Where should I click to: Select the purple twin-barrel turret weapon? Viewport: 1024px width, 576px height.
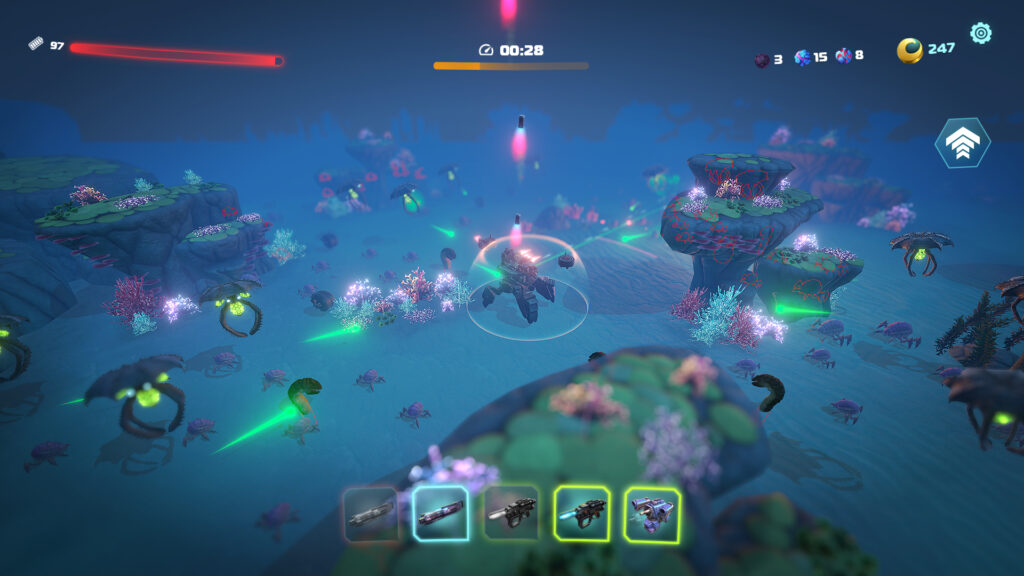point(652,514)
